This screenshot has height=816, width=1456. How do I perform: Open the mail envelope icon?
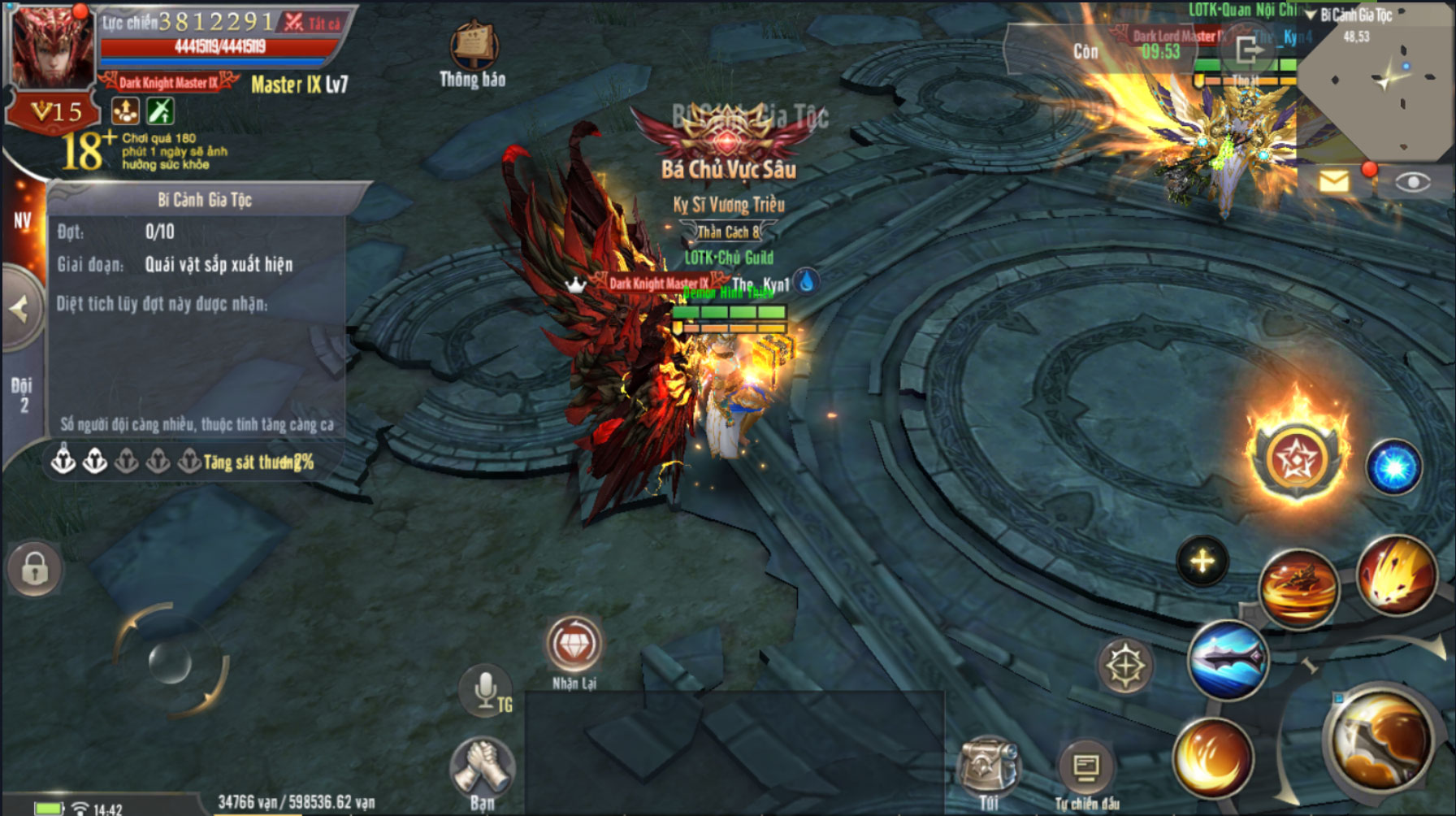[1333, 181]
